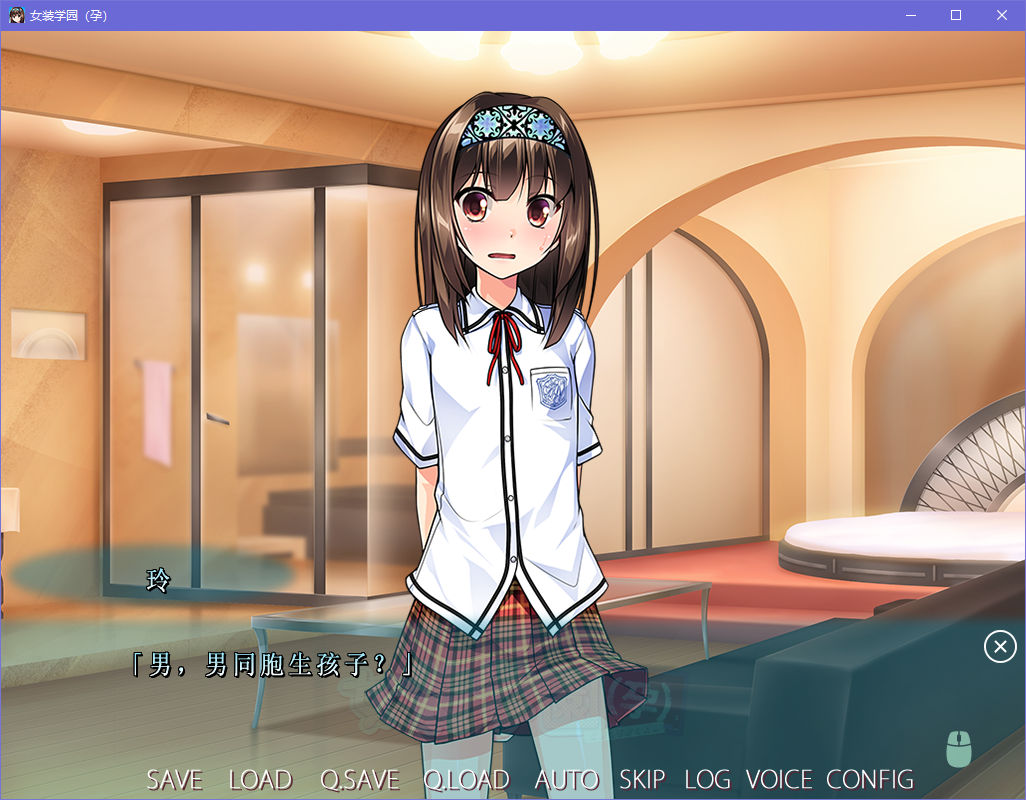Maximize the game window
1026x800 pixels.
(956, 15)
